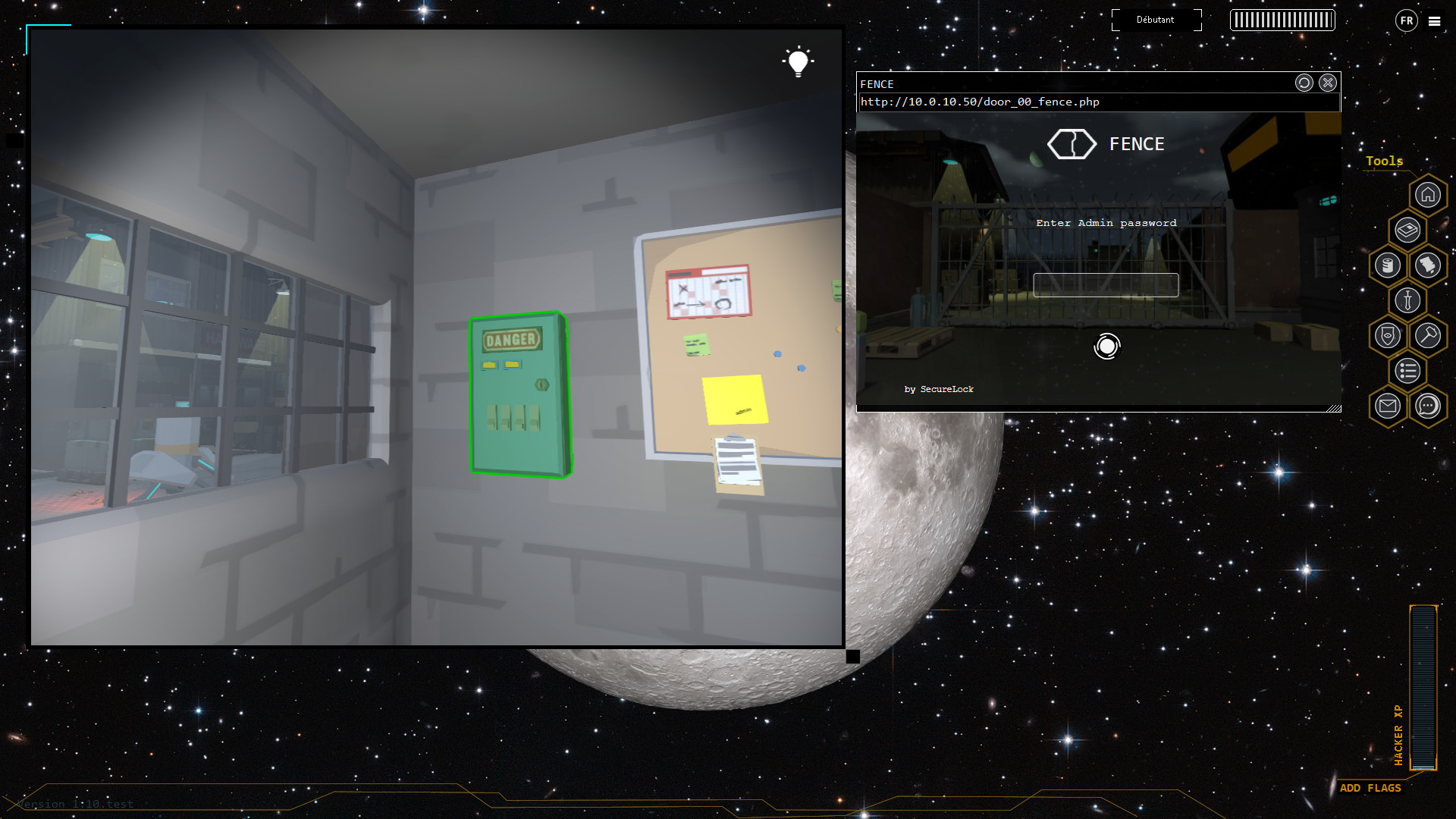
Task: Open the database tool
Action: coord(1387,266)
